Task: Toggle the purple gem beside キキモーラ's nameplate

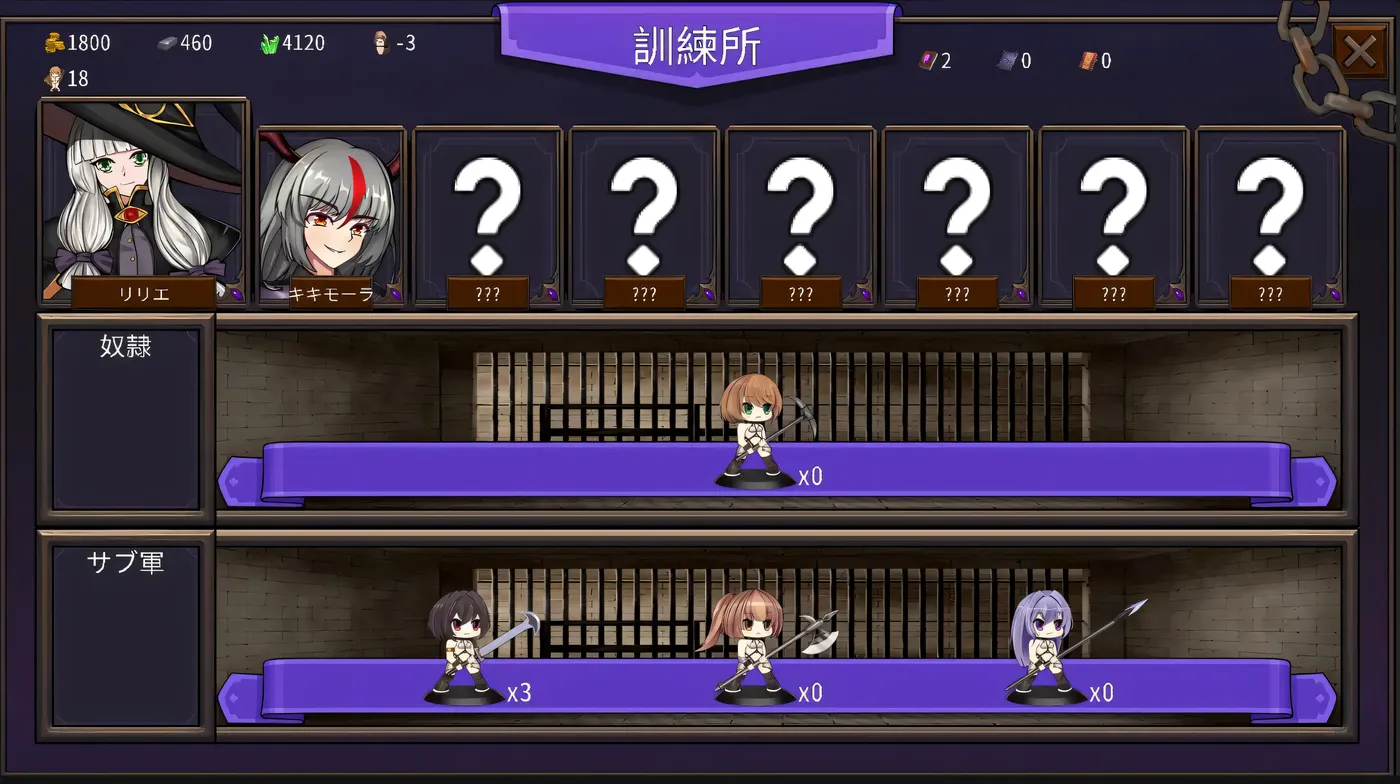Action: point(395,292)
